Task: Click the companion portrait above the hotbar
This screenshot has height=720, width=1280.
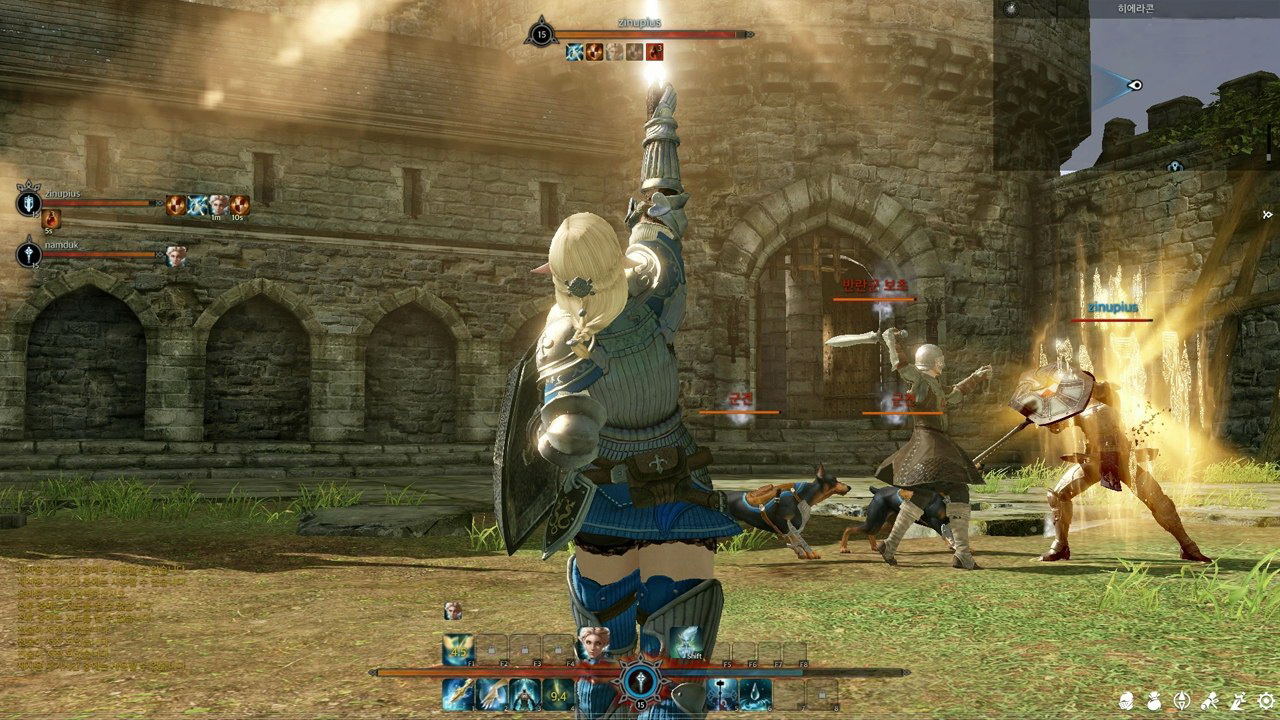Action: [453, 610]
